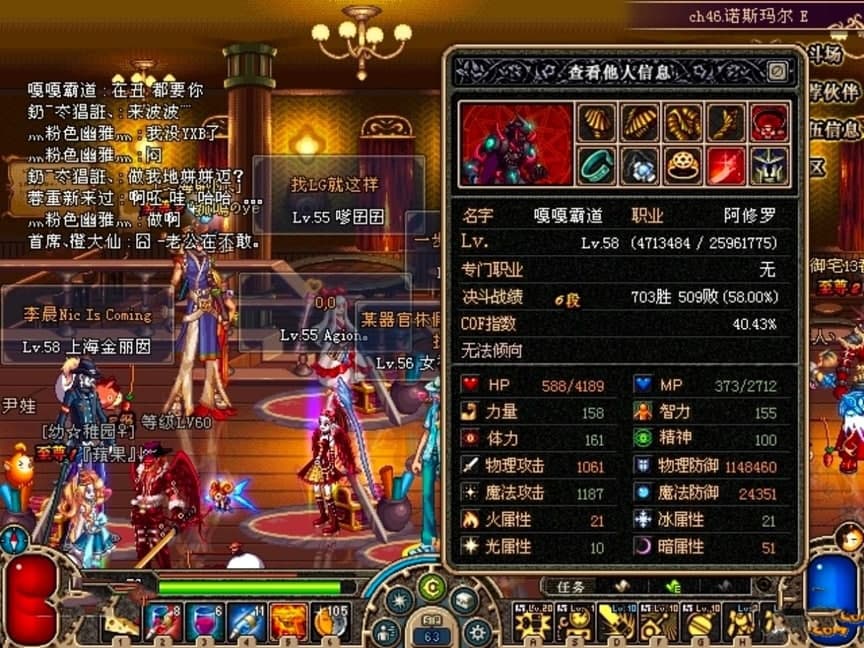Use the orange item in hotbar slot 5

click(x=288, y=622)
